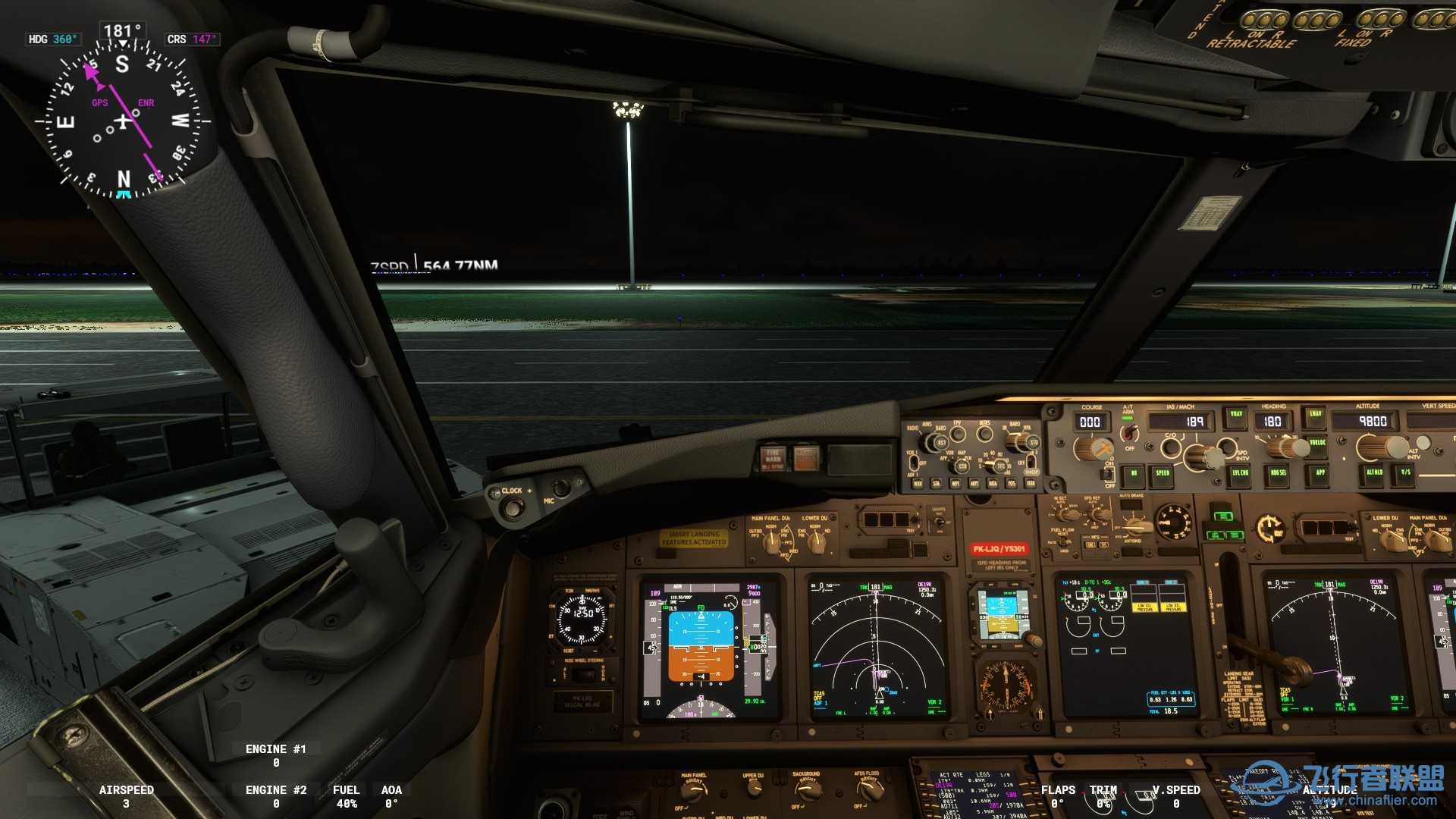1456x819 pixels.
Task: Turn the map range selector knob
Action: [x=1000, y=466]
